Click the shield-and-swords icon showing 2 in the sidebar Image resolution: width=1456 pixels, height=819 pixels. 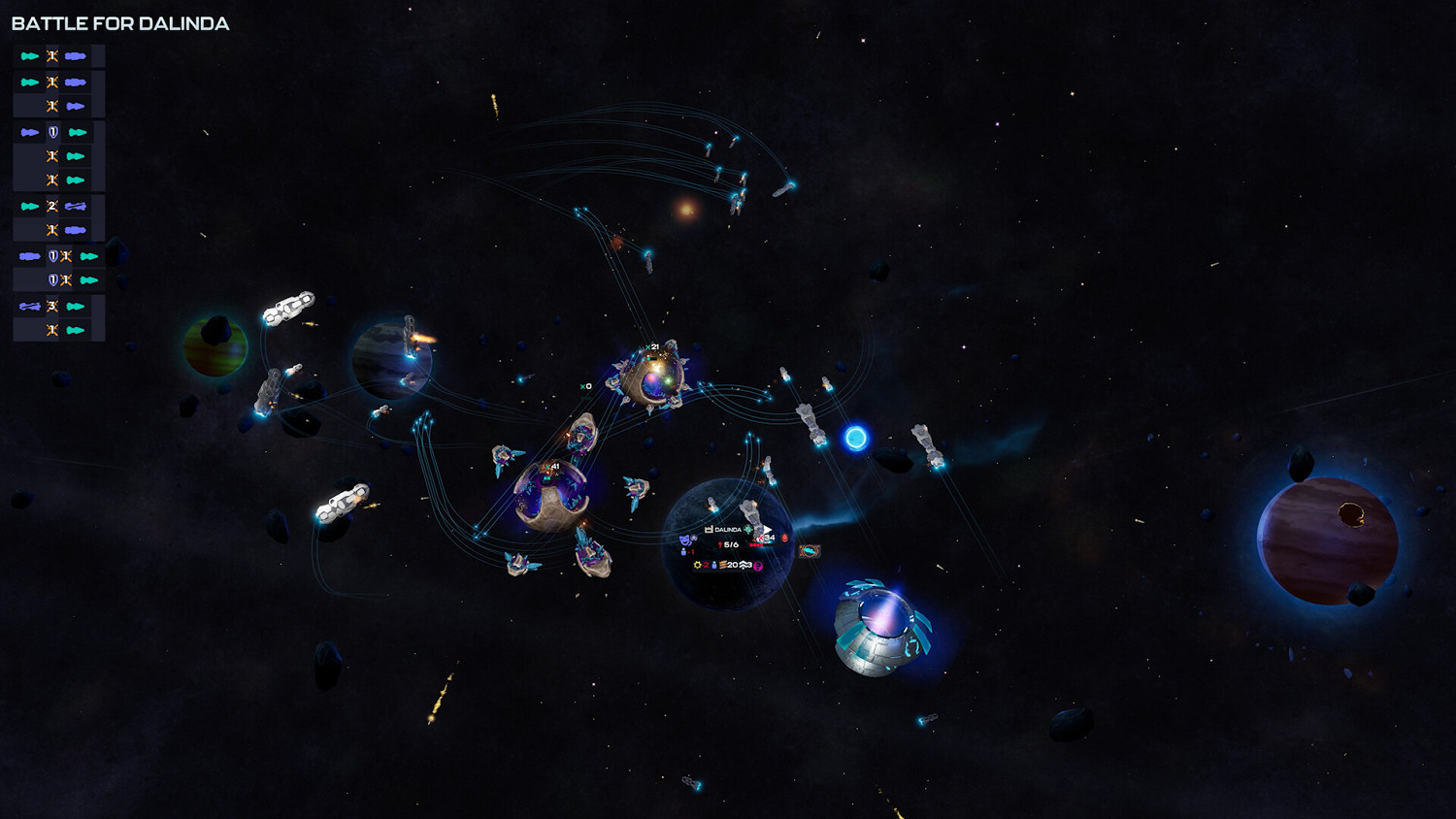[51, 205]
